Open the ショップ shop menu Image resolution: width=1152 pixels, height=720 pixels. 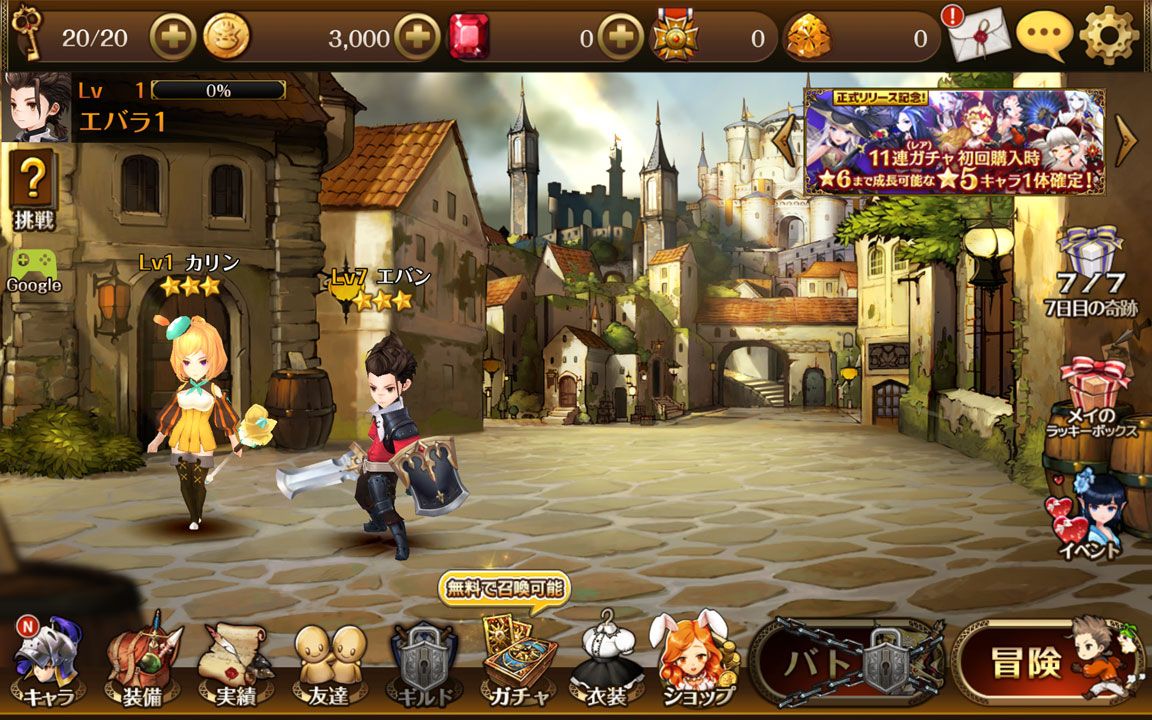click(x=695, y=660)
